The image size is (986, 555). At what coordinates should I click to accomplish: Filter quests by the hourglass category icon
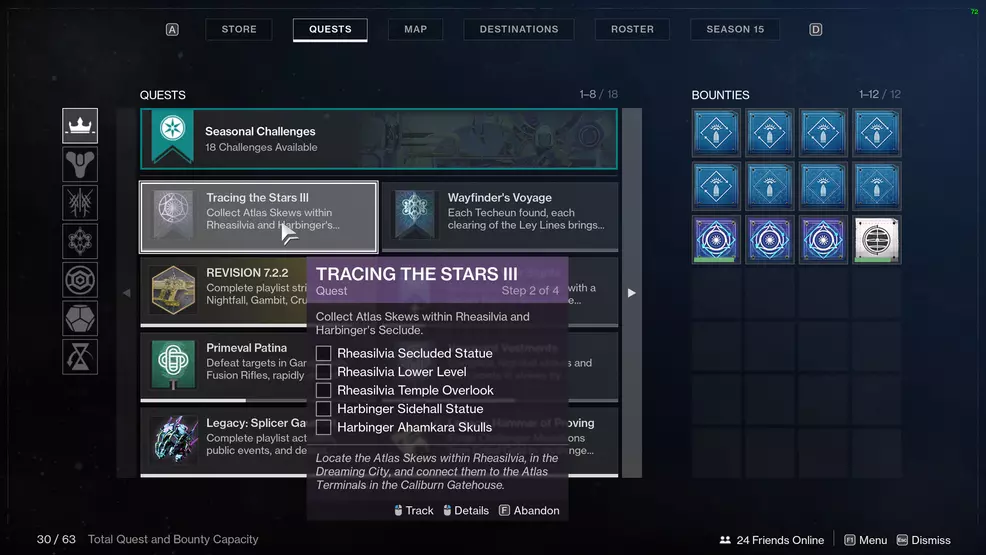click(80, 357)
